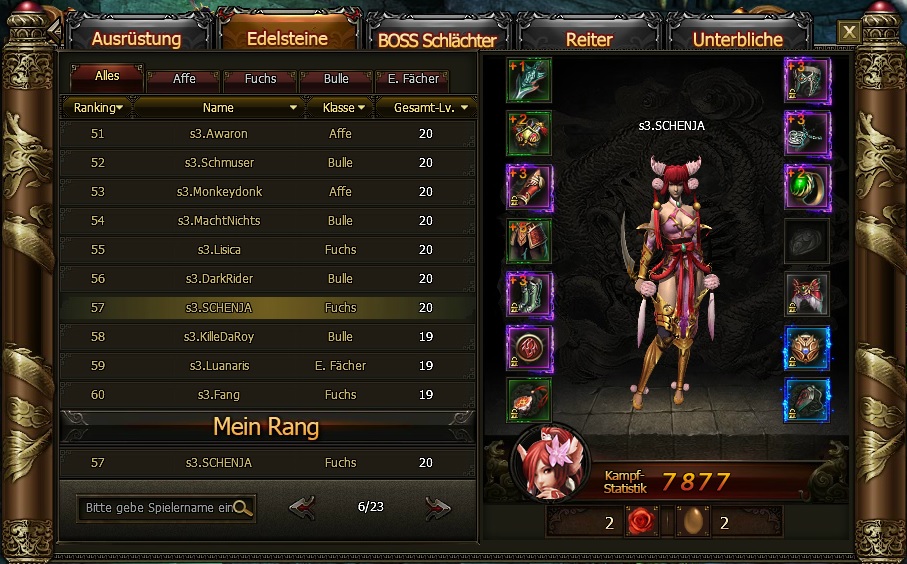Filter ranking by Affe class
Image resolution: width=907 pixels, height=564 pixels.
pos(184,78)
